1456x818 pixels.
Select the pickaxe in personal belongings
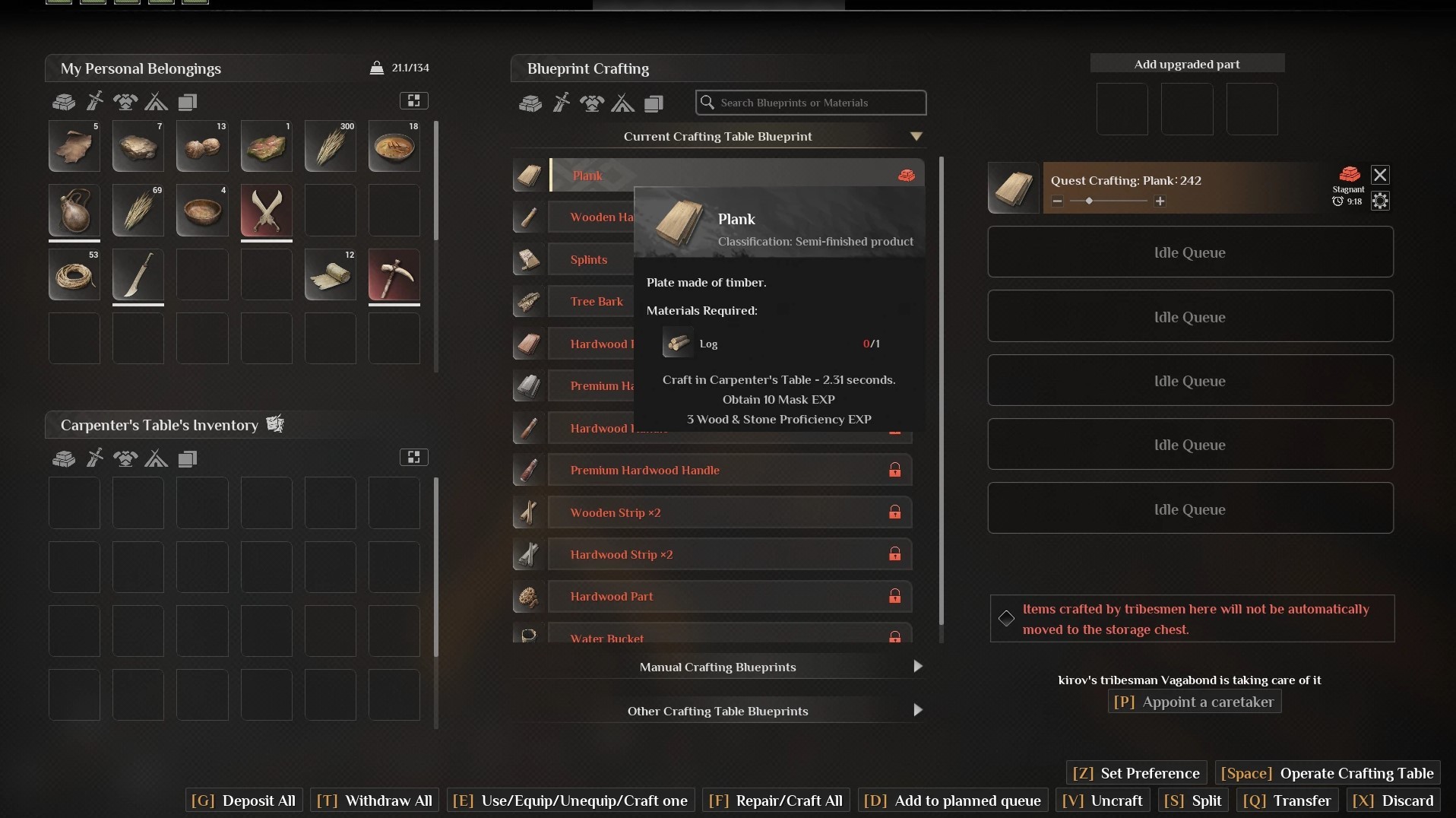click(394, 274)
